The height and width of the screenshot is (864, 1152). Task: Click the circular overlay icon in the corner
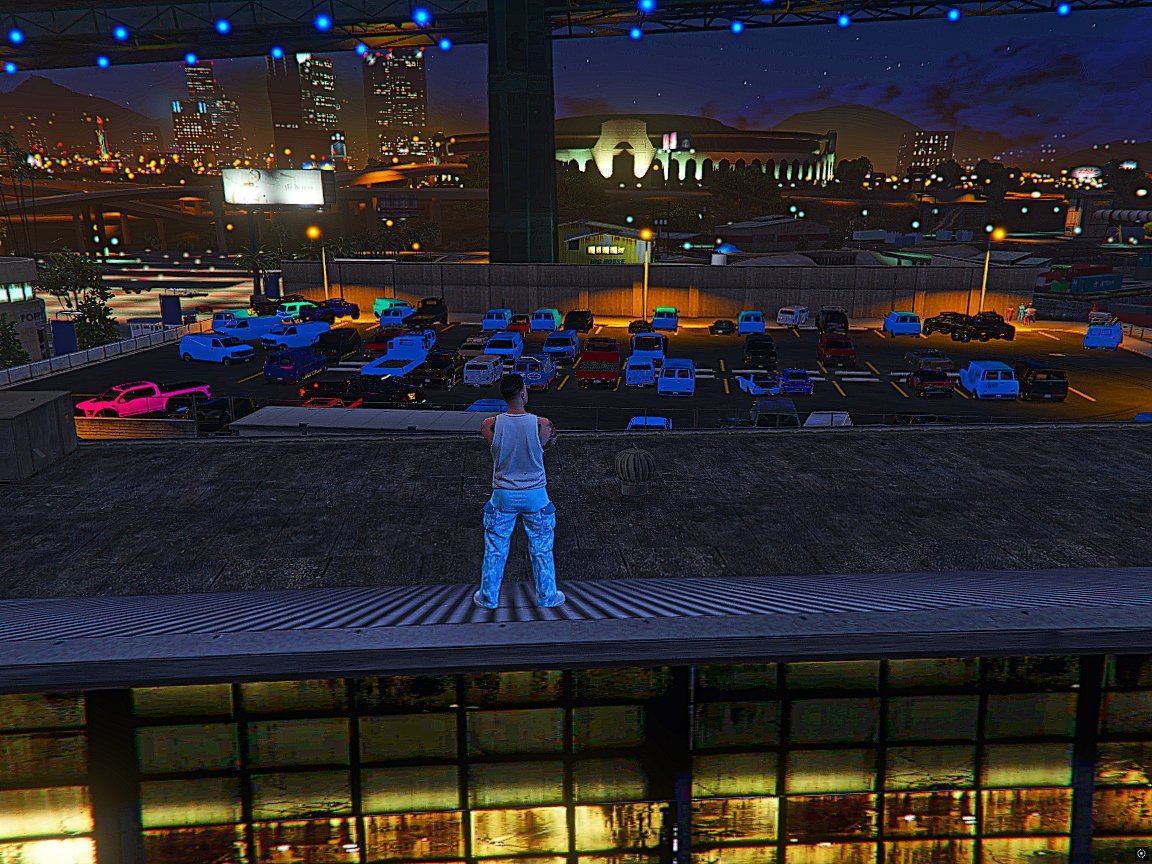1141,853
